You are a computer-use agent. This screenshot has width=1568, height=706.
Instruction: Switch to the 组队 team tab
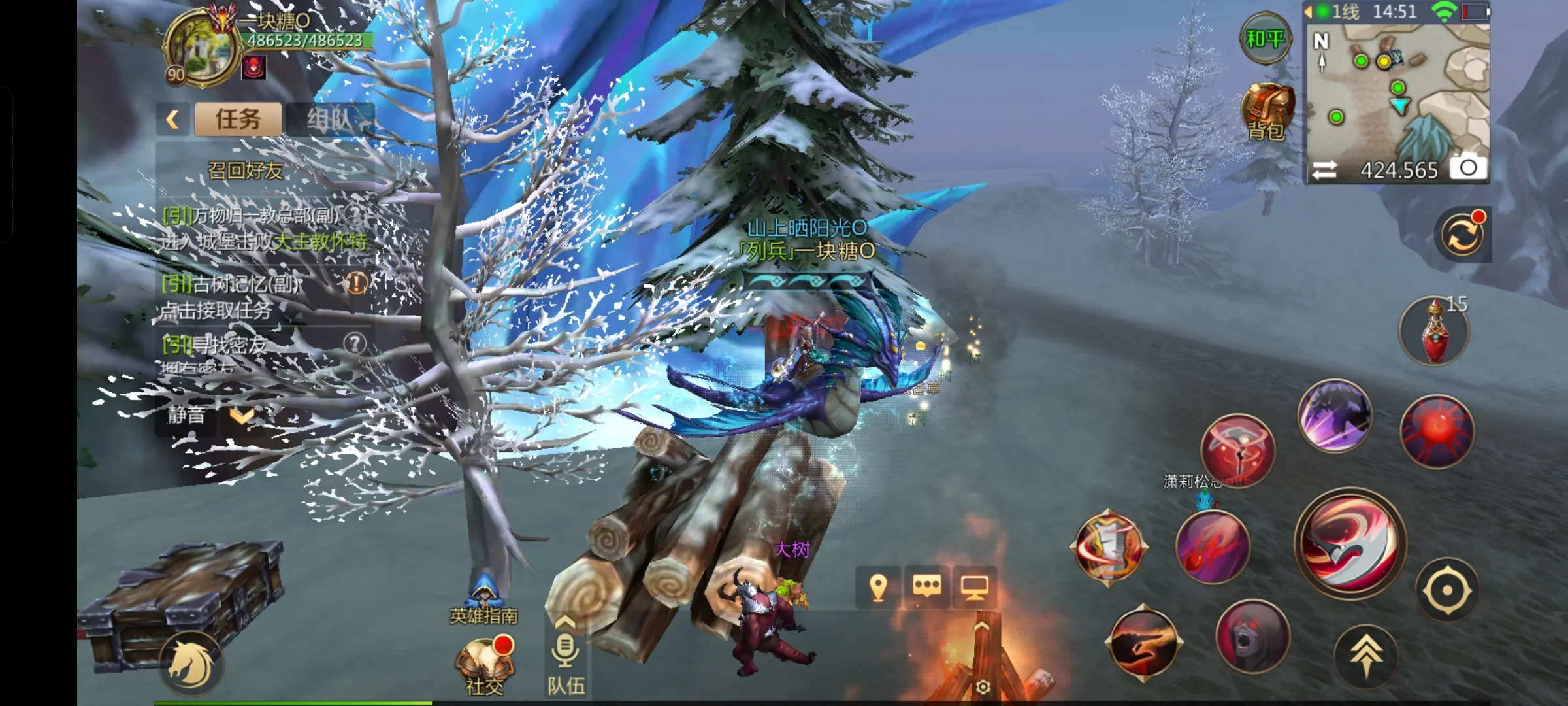coord(331,120)
